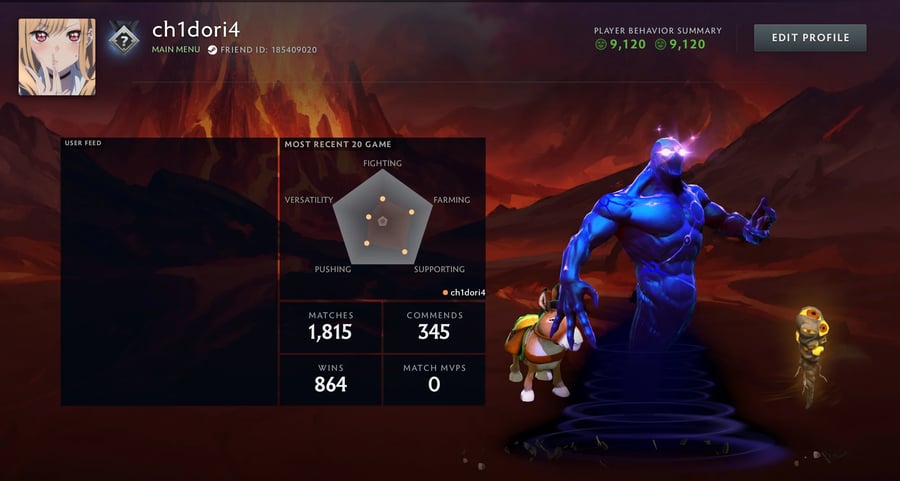900x481 pixels.
Task: Open the Matches 1,815 stat tile
Action: (330, 328)
